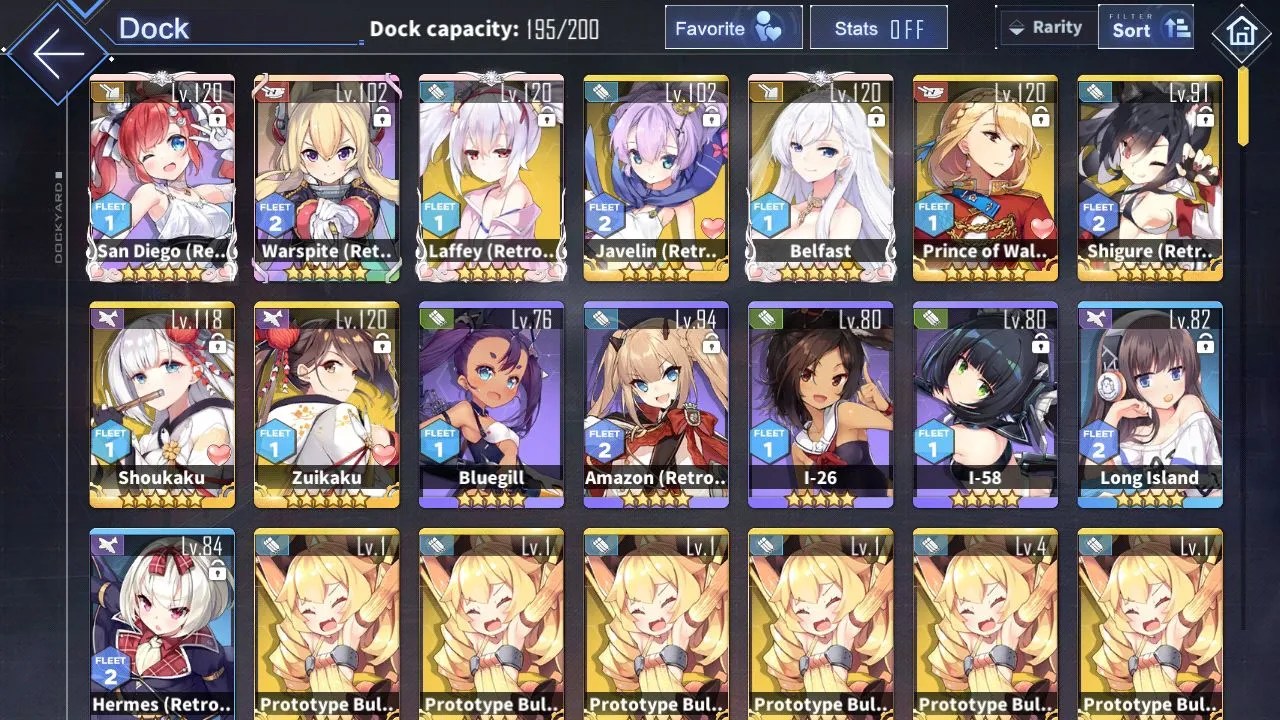1280x720 pixels.
Task: Pick the Bluegill submarine card
Action: click(x=491, y=404)
